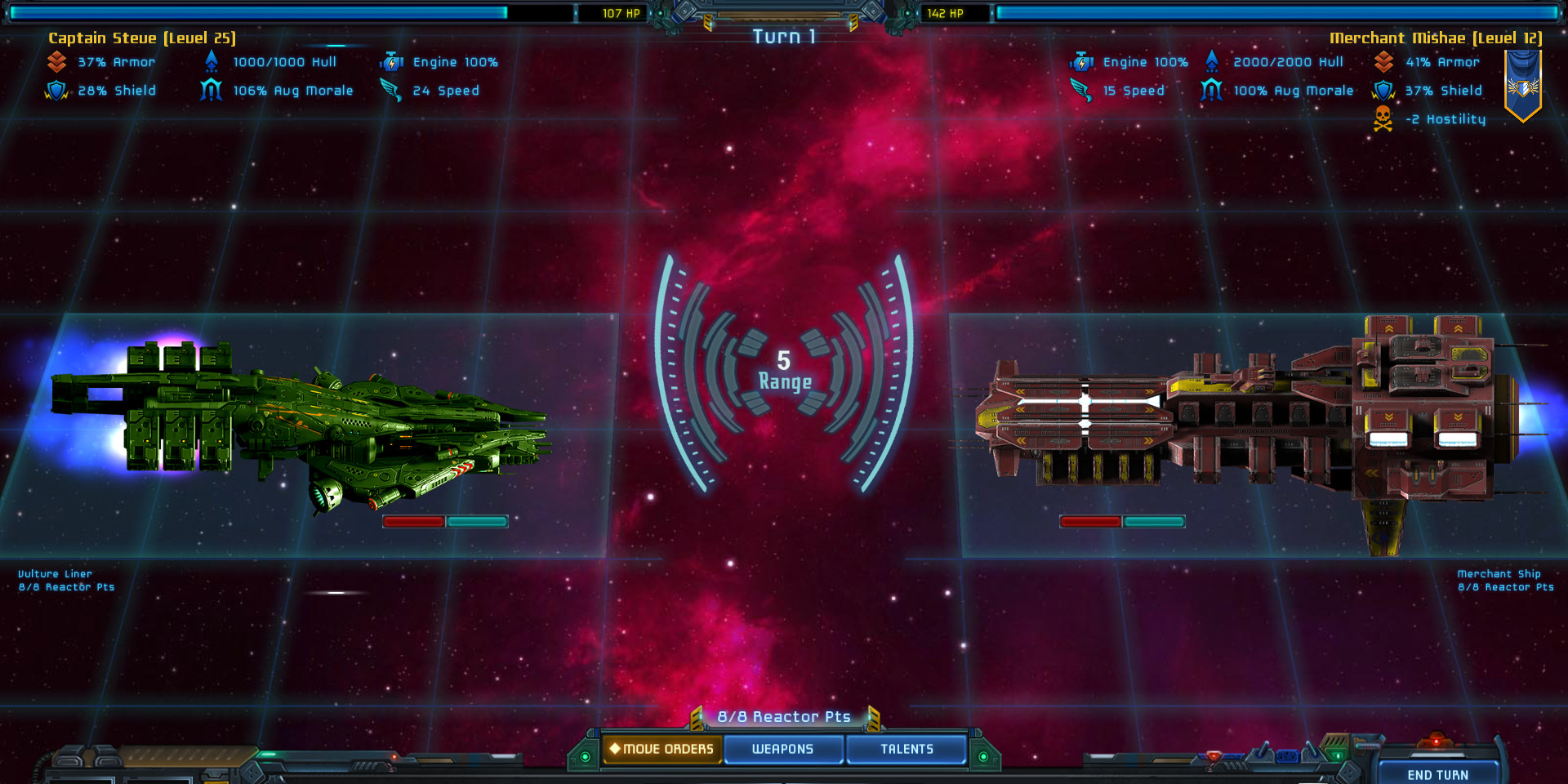Open the Range 5 indicator display

click(784, 372)
